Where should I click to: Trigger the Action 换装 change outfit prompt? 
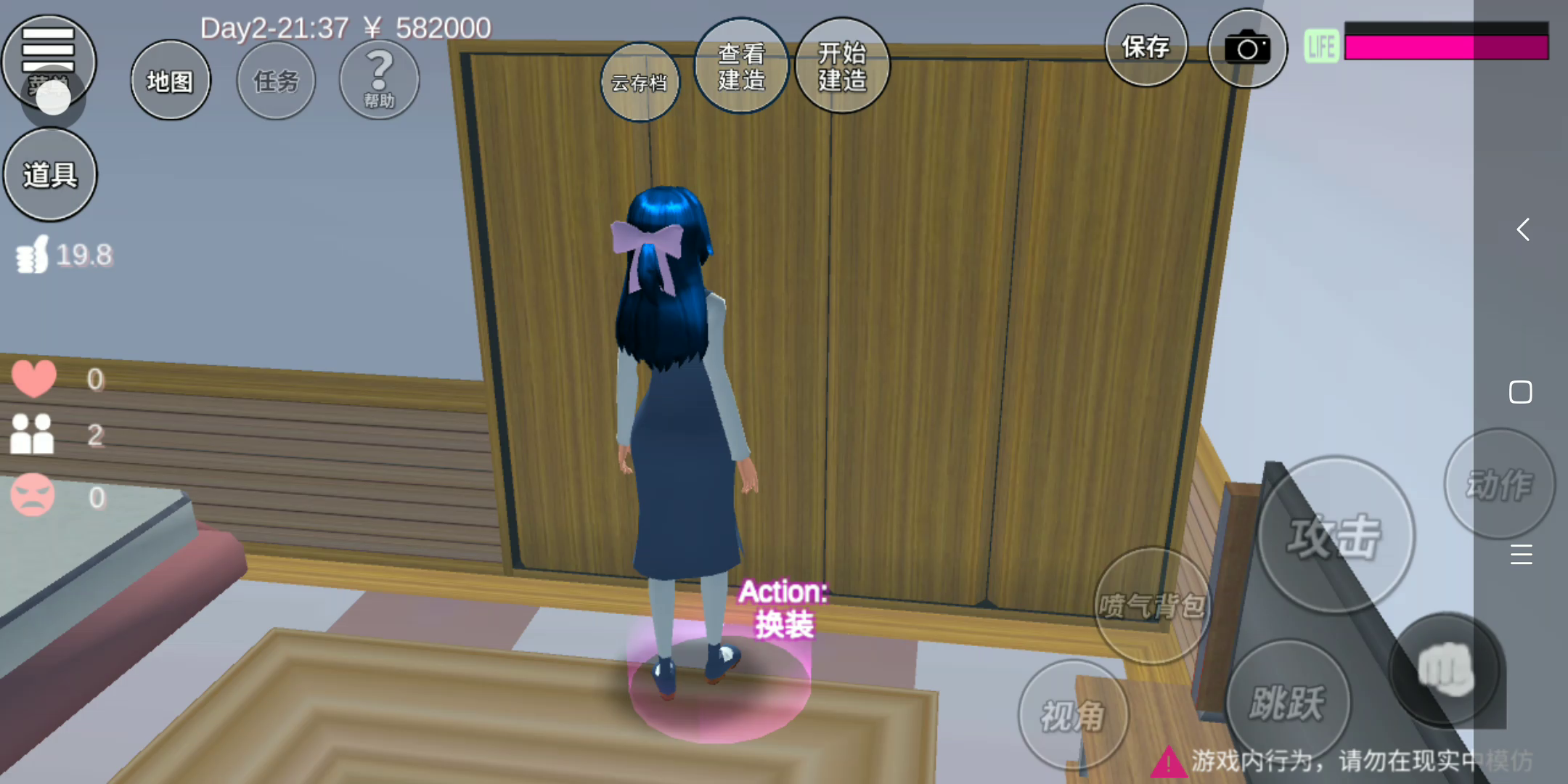pyautogui.click(x=783, y=608)
